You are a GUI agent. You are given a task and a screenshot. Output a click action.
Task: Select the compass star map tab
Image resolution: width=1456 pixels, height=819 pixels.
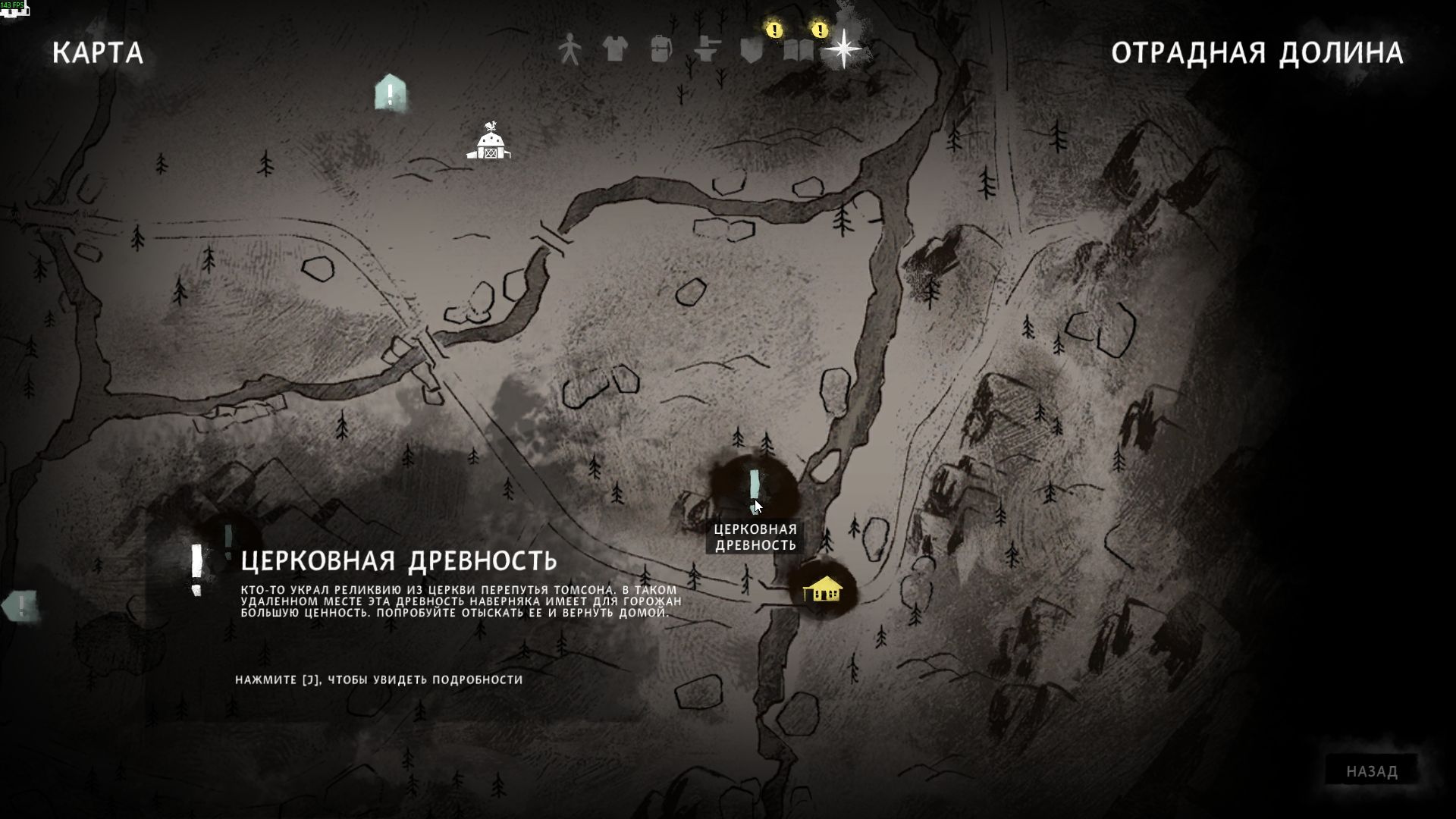[x=843, y=49]
